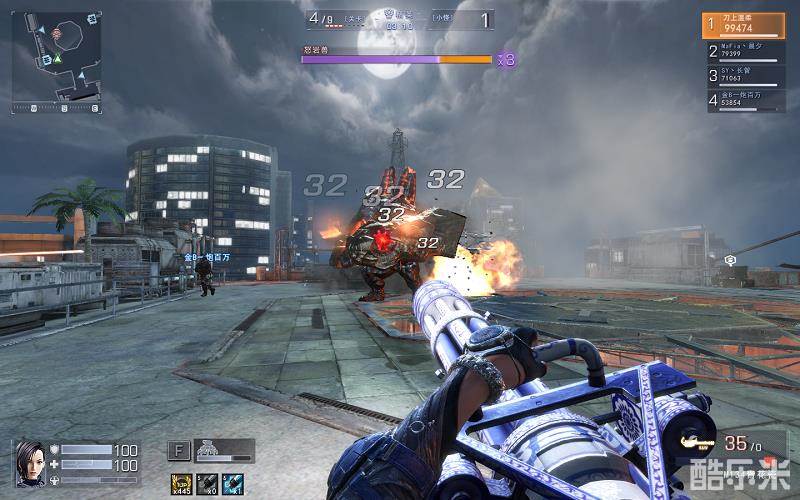Image resolution: width=800 pixels, height=500 pixels.
Task: Choose the rank 3 player scoring 71063
Action: click(x=743, y=75)
